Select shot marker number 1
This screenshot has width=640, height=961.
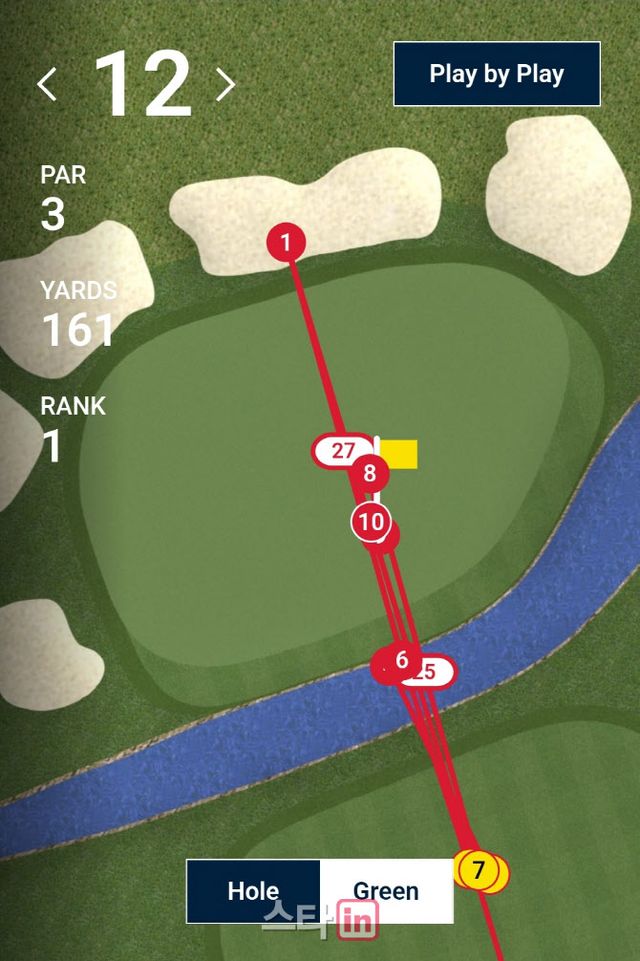[x=286, y=242]
